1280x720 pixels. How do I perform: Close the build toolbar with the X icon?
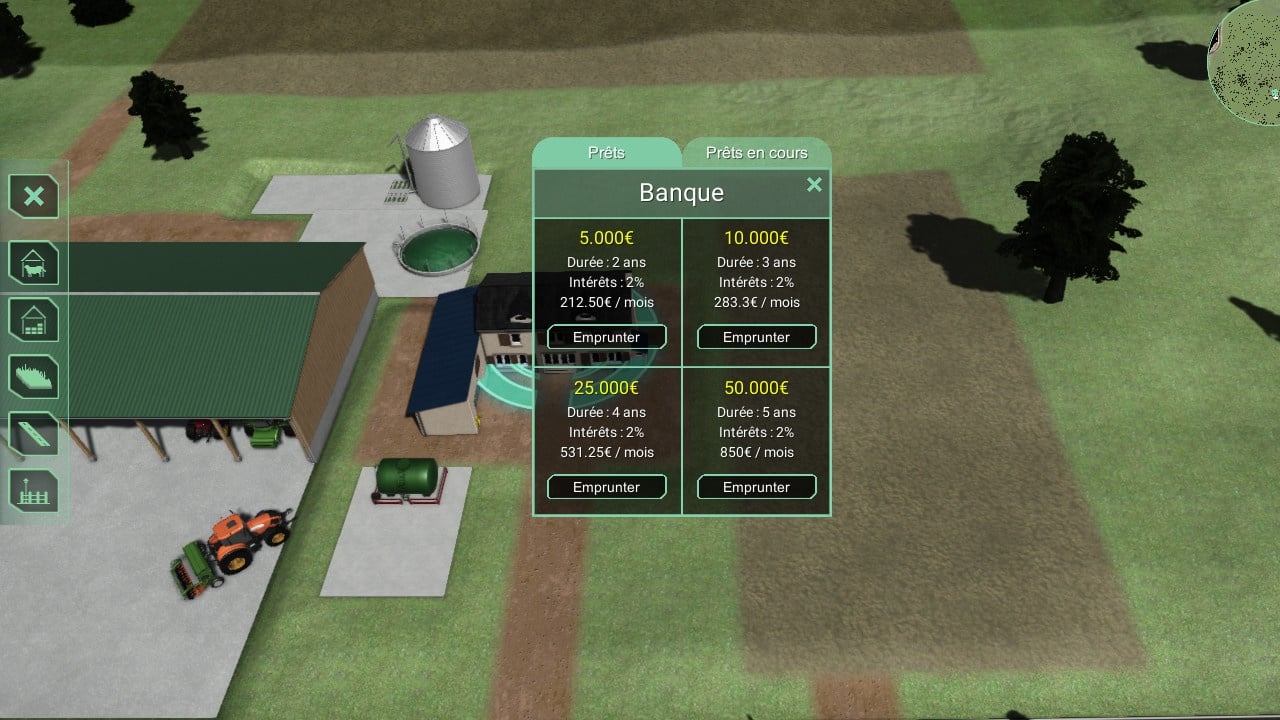pos(34,196)
